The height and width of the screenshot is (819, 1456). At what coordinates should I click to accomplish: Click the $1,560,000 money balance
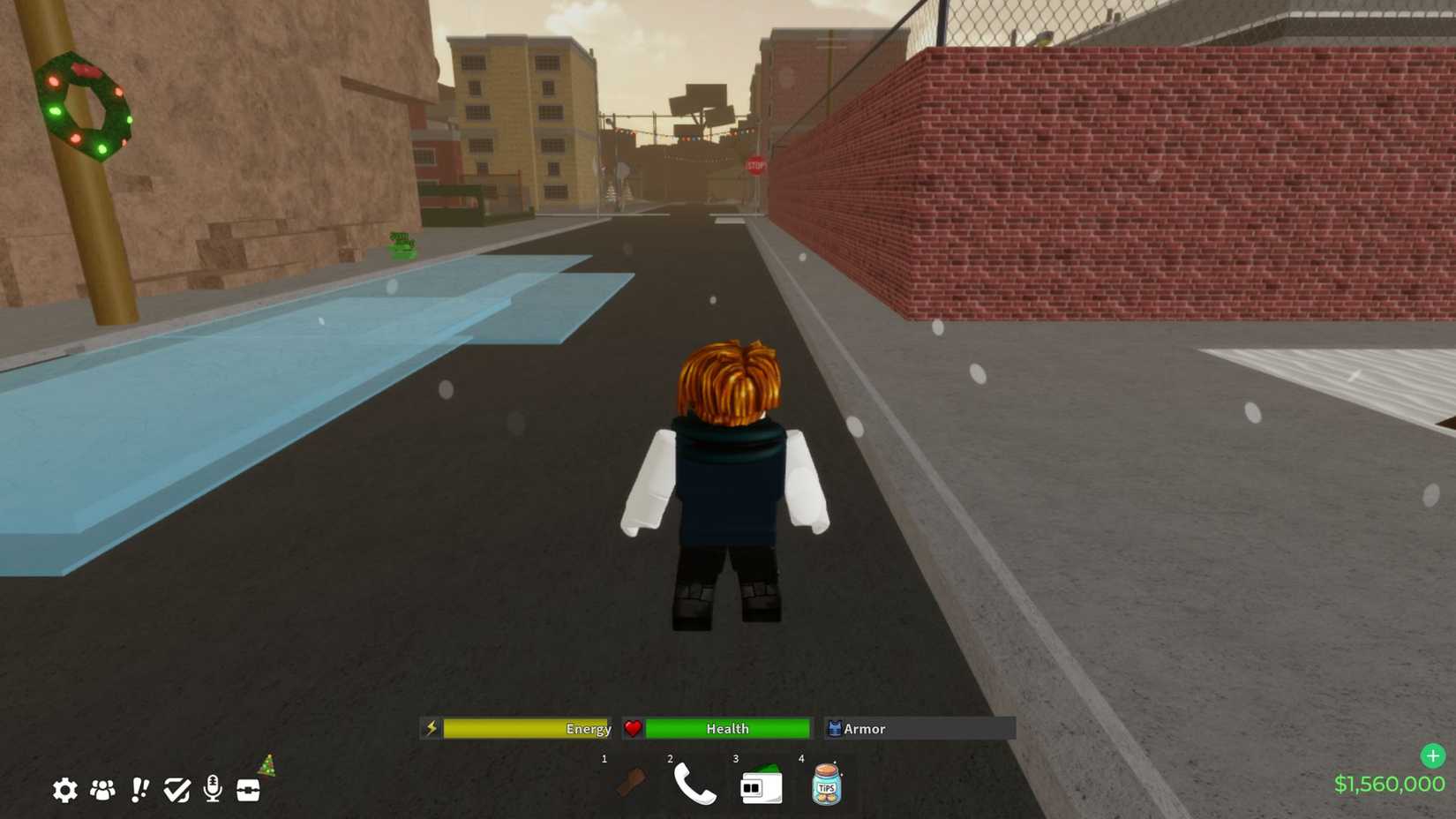point(1388,782)
